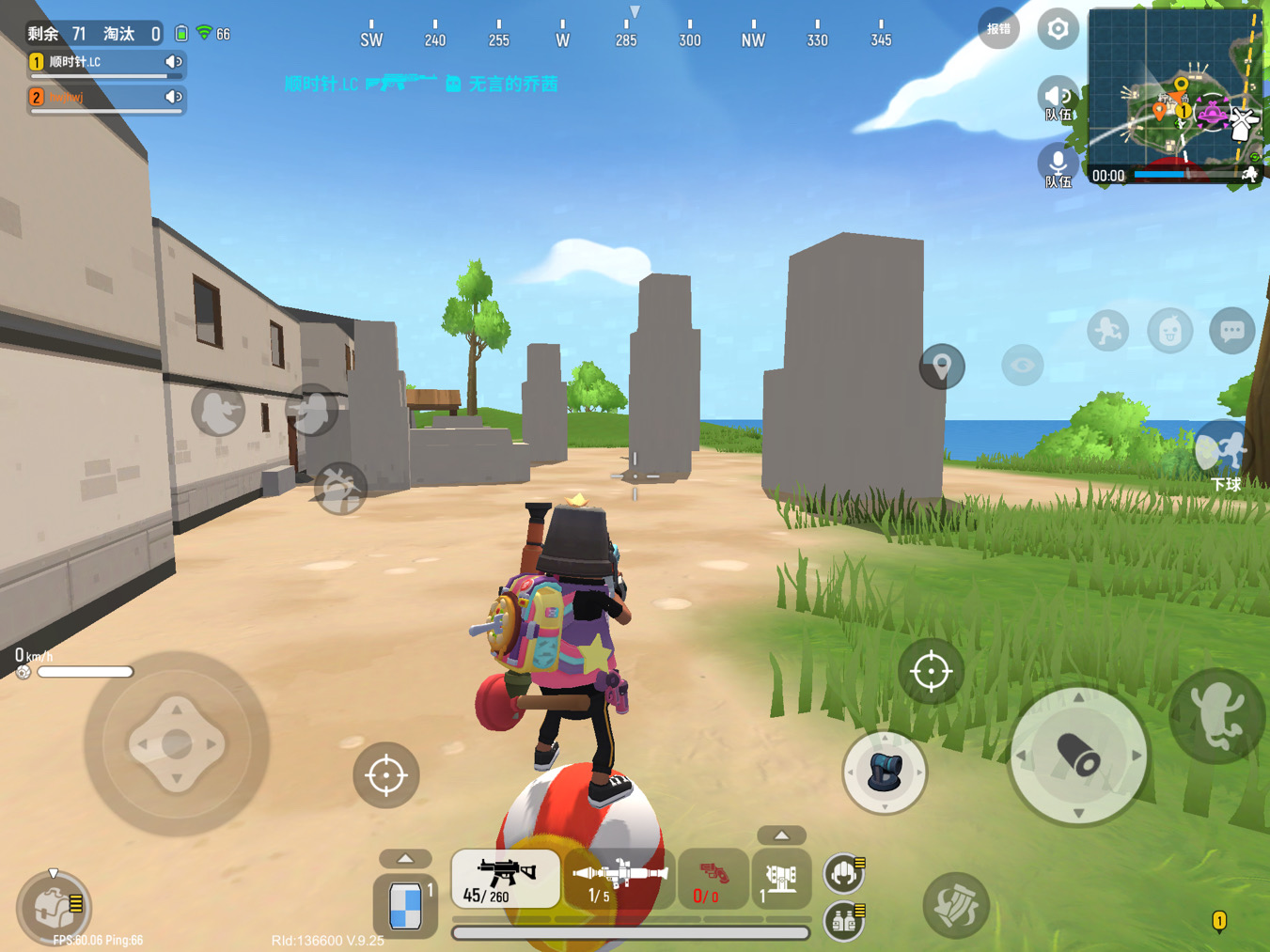Viewport: 1270px width, 952px height.
Task: Select the cannon throwable icon
Action: click(x=885, y=773)
